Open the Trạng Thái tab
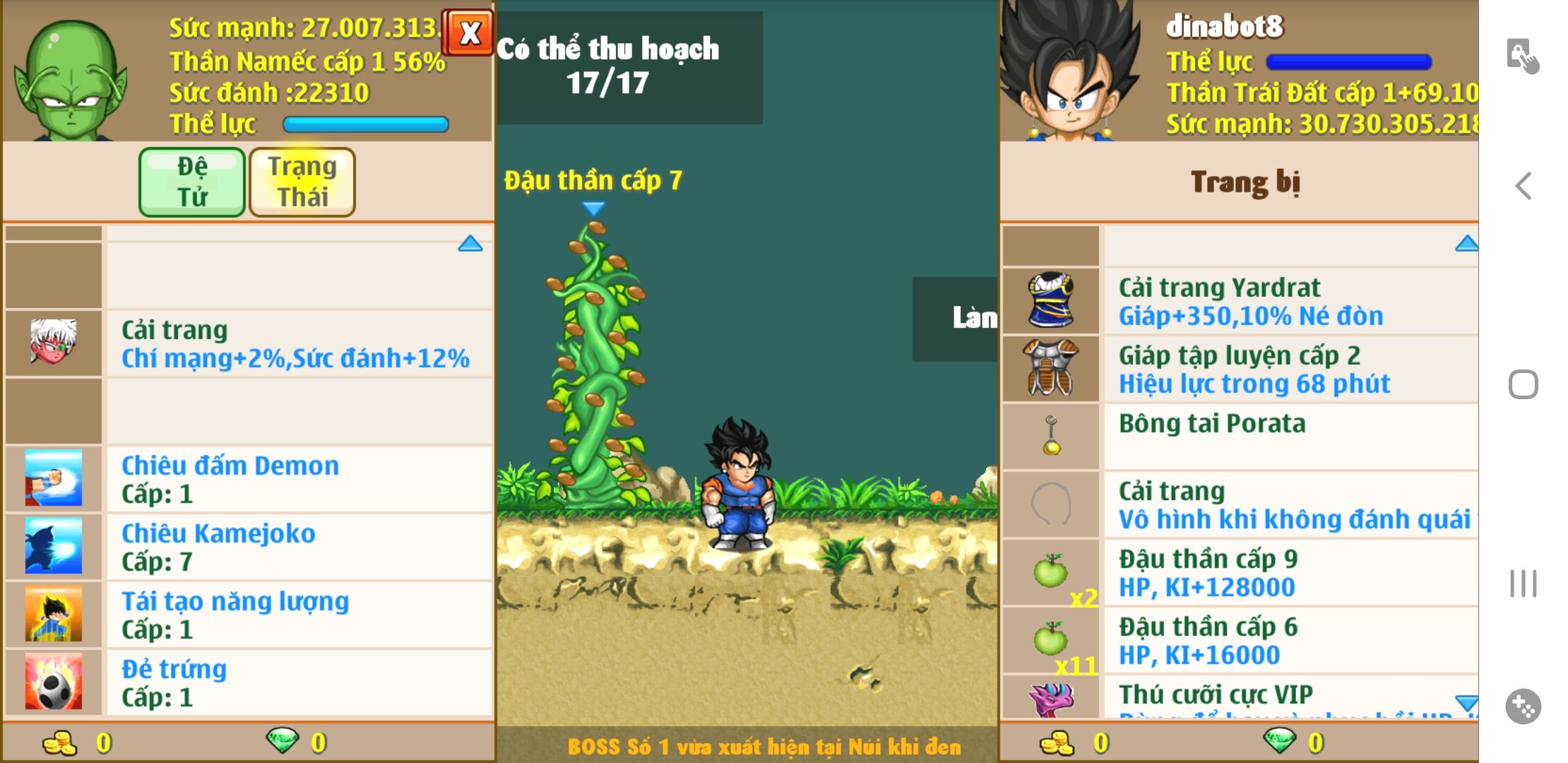 click(302, 182)
